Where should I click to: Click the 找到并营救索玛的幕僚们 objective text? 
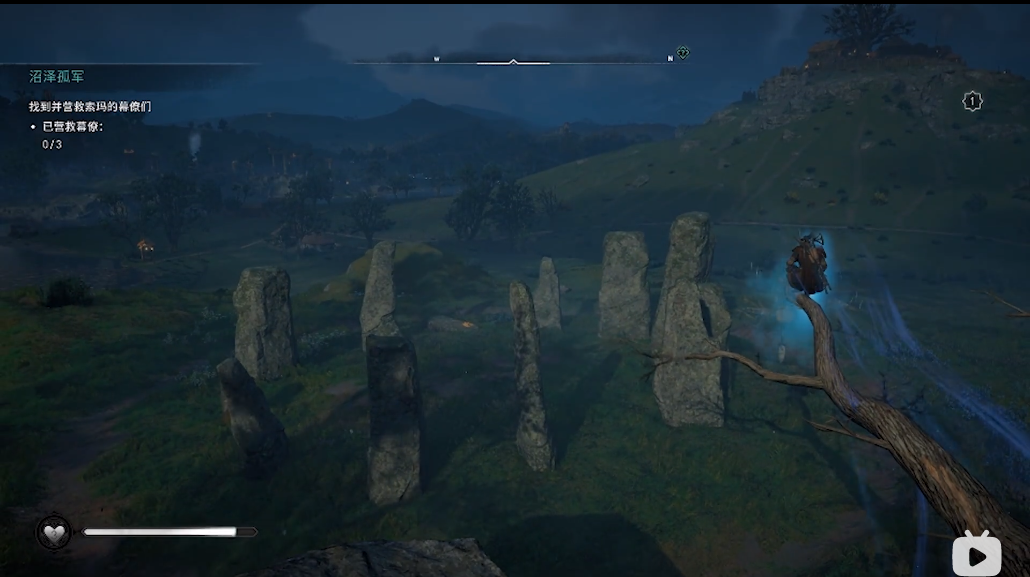(90, 106)
